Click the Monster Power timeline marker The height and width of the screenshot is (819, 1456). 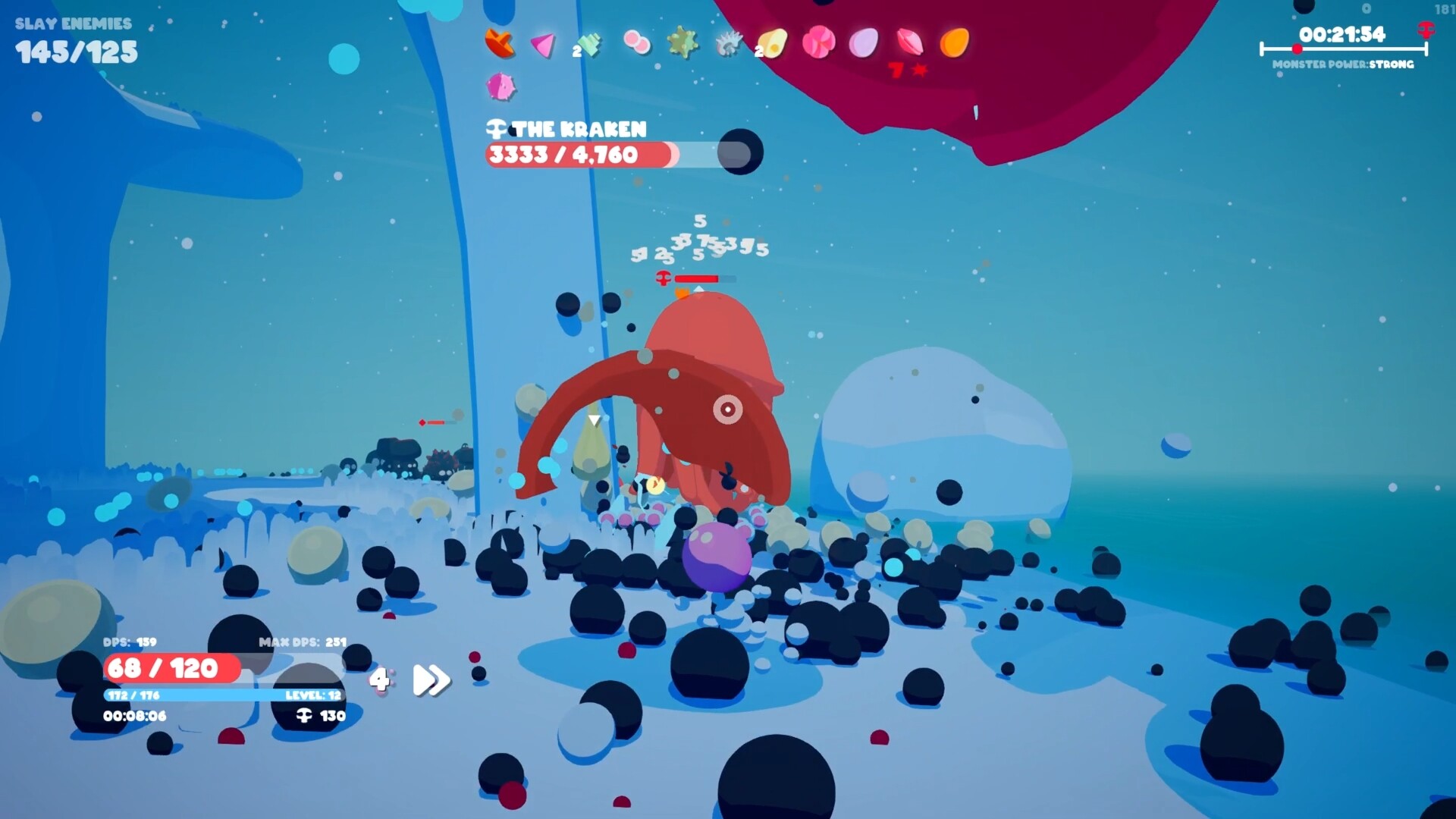coord(1299,49)
